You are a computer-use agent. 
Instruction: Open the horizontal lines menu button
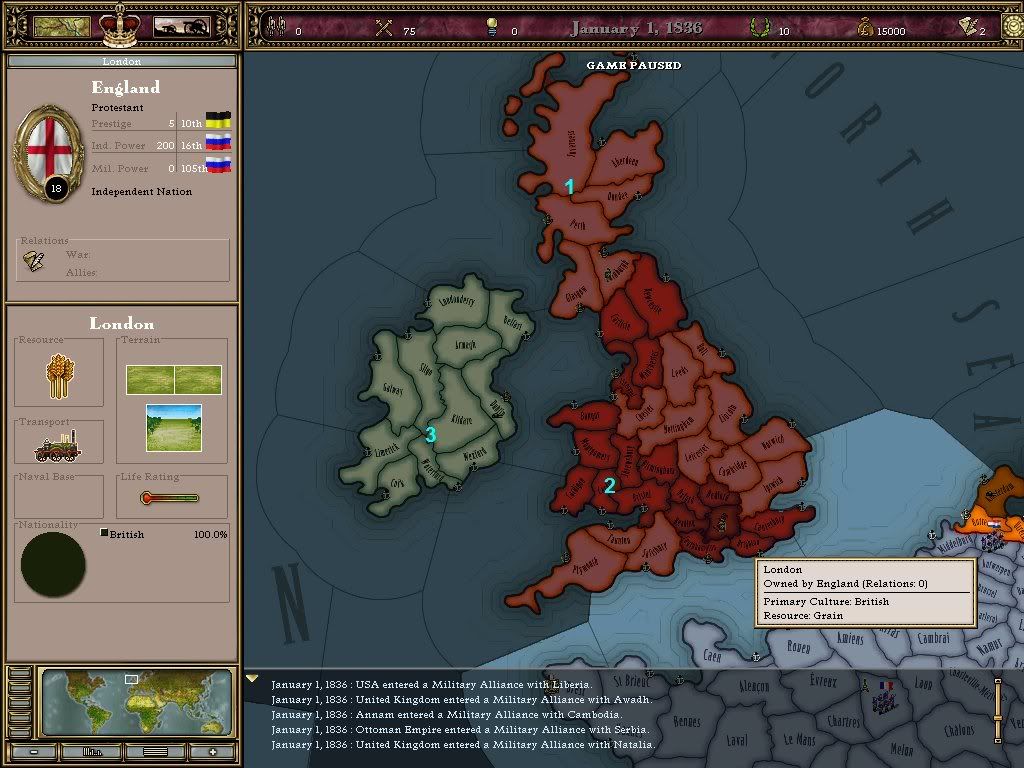(154, 752)
